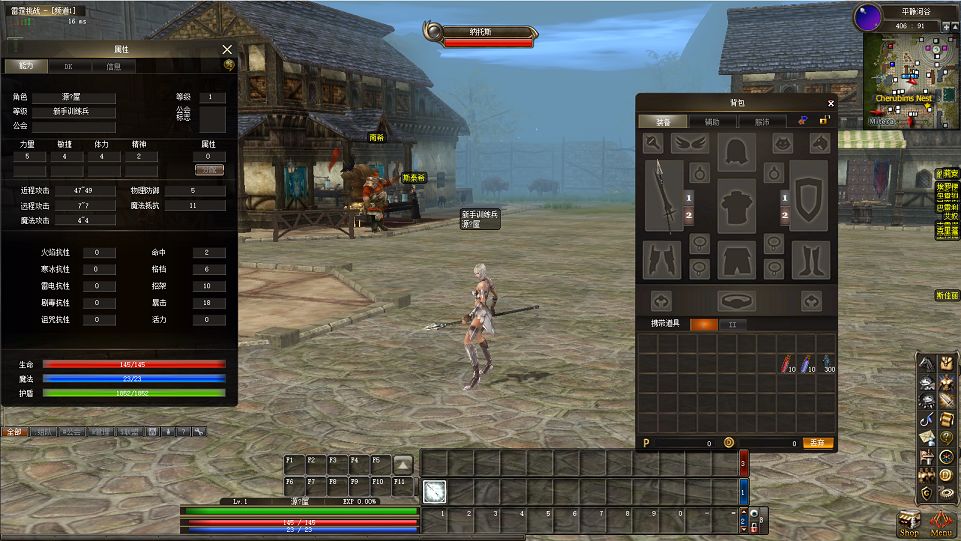Close the 背包 backpack window
The width and height of the screenshot is (961, 541).
pyautogui.click(x=830, y=102)
